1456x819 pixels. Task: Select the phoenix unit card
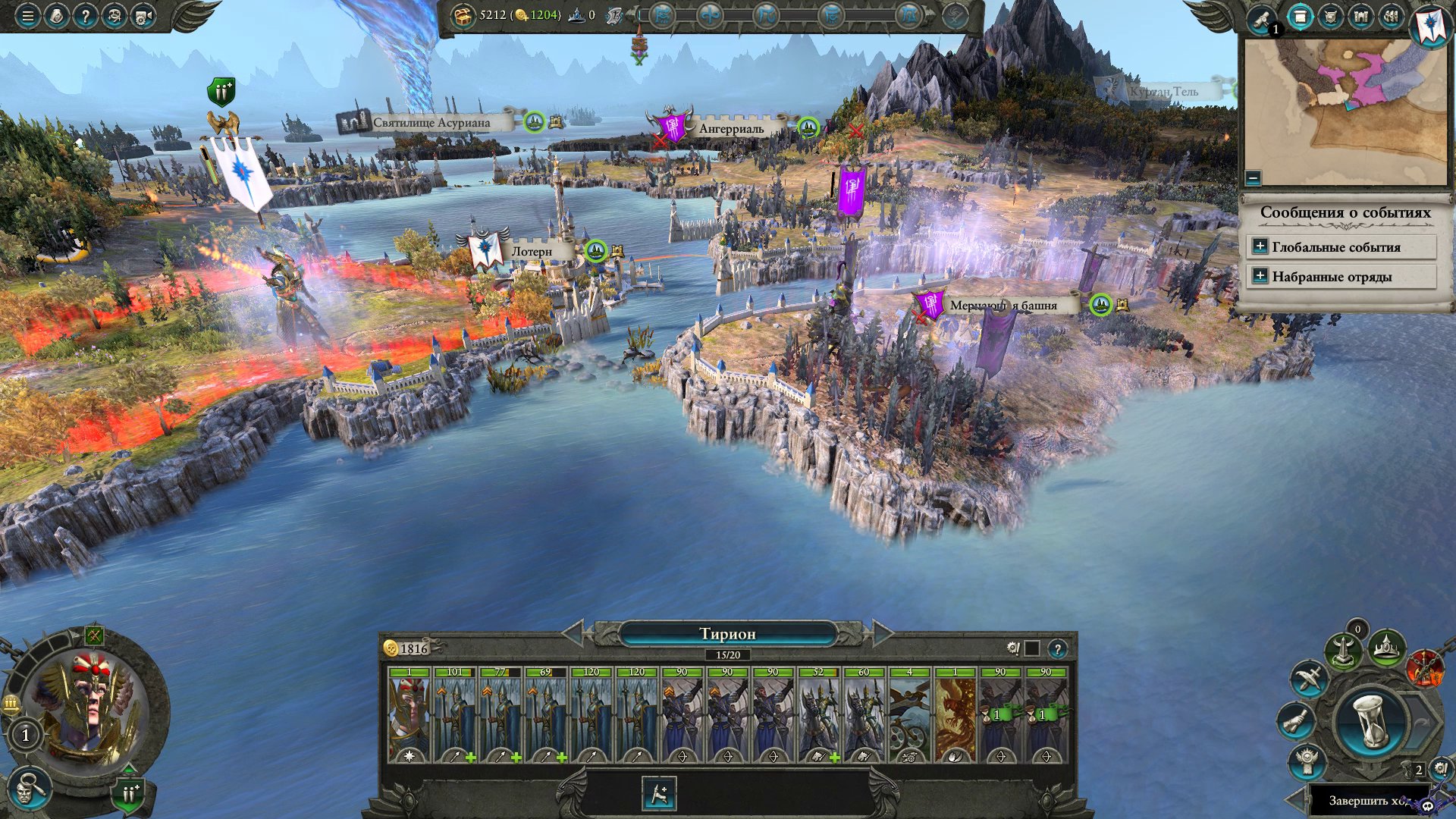click(955, 714)
